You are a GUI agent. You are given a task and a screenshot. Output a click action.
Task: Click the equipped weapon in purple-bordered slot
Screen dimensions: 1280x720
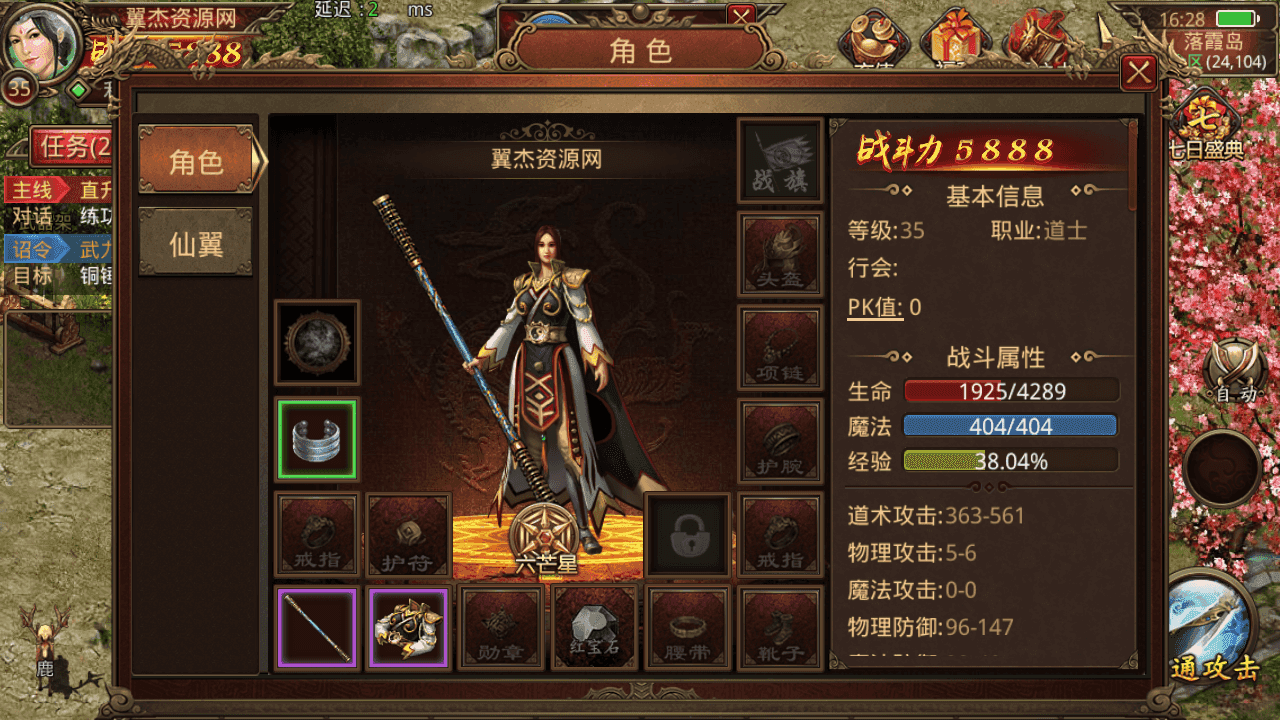pos(317,630)
